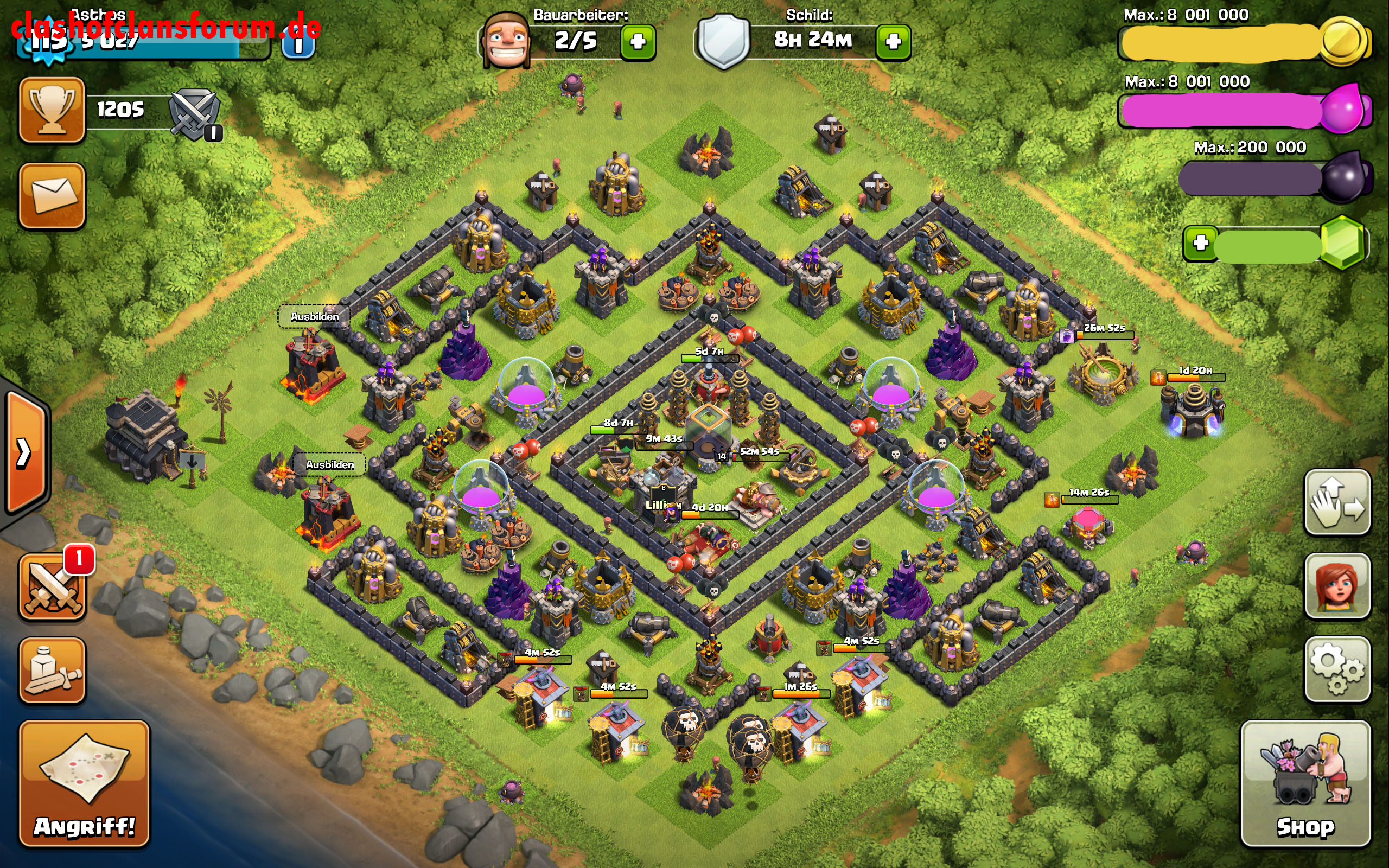Image resolution: width=1389 pixels, height=868 pixels.
Task: Open the shield status info
Action: tap(723, 41)
